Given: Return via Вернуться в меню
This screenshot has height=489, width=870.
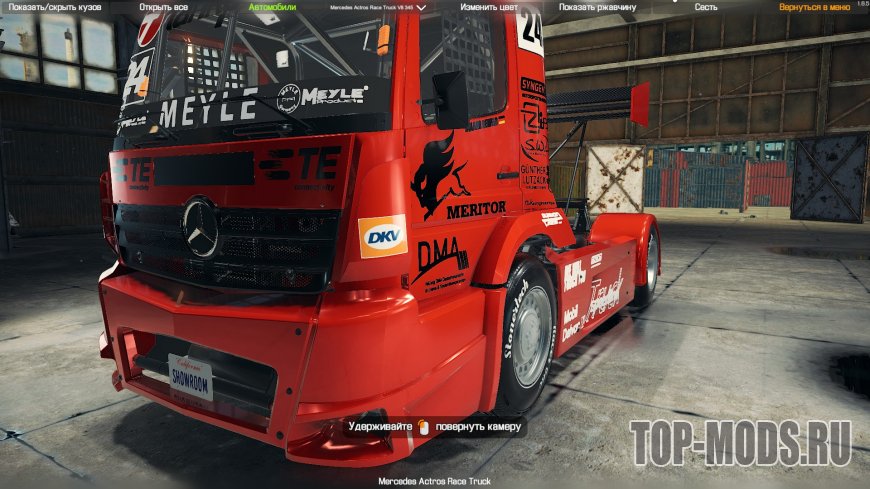Looking at the screenshot, I should pyautogui.click(x=808, y=7).
